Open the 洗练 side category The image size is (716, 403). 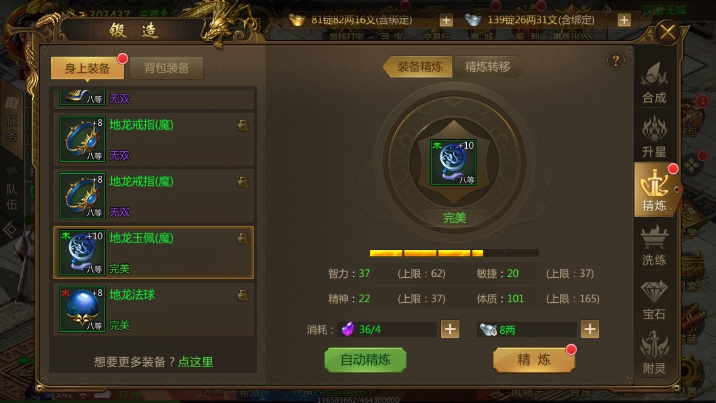654,245
